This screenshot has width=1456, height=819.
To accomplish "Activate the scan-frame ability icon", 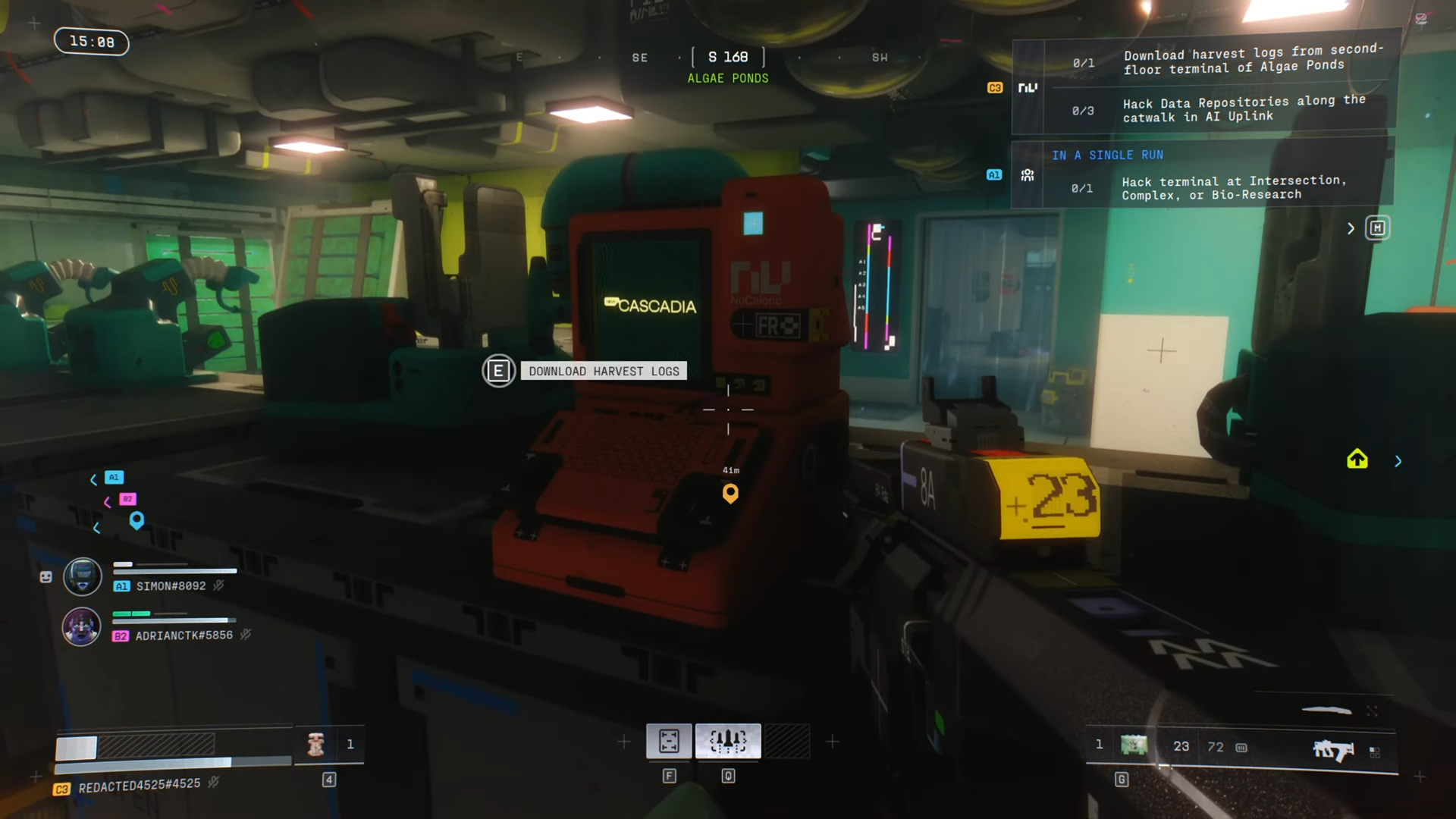I will click(669, 741).
